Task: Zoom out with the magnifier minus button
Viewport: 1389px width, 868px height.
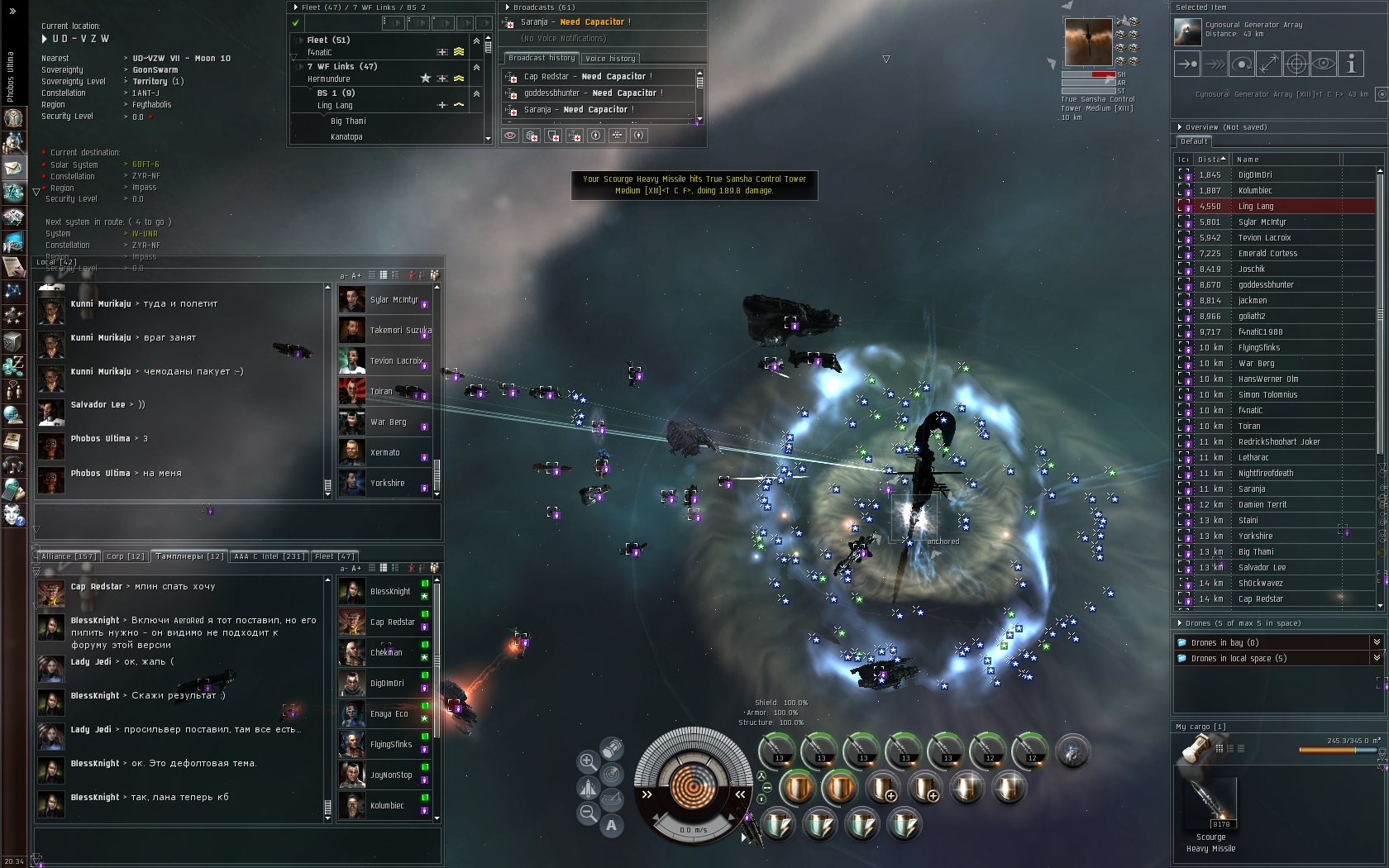Action: coord(588,813)
